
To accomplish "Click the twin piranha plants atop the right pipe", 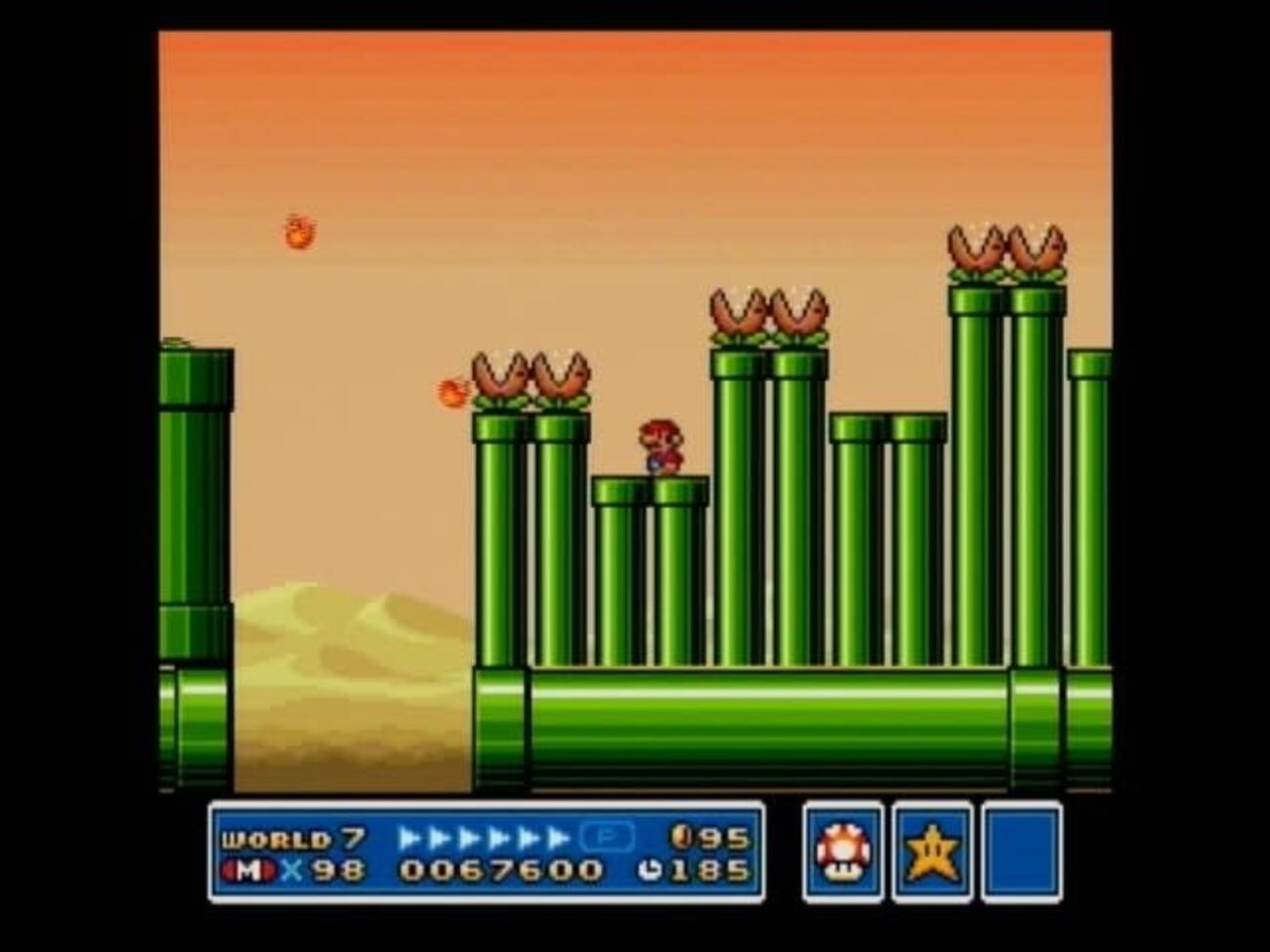I will (x=1006, y=252).
